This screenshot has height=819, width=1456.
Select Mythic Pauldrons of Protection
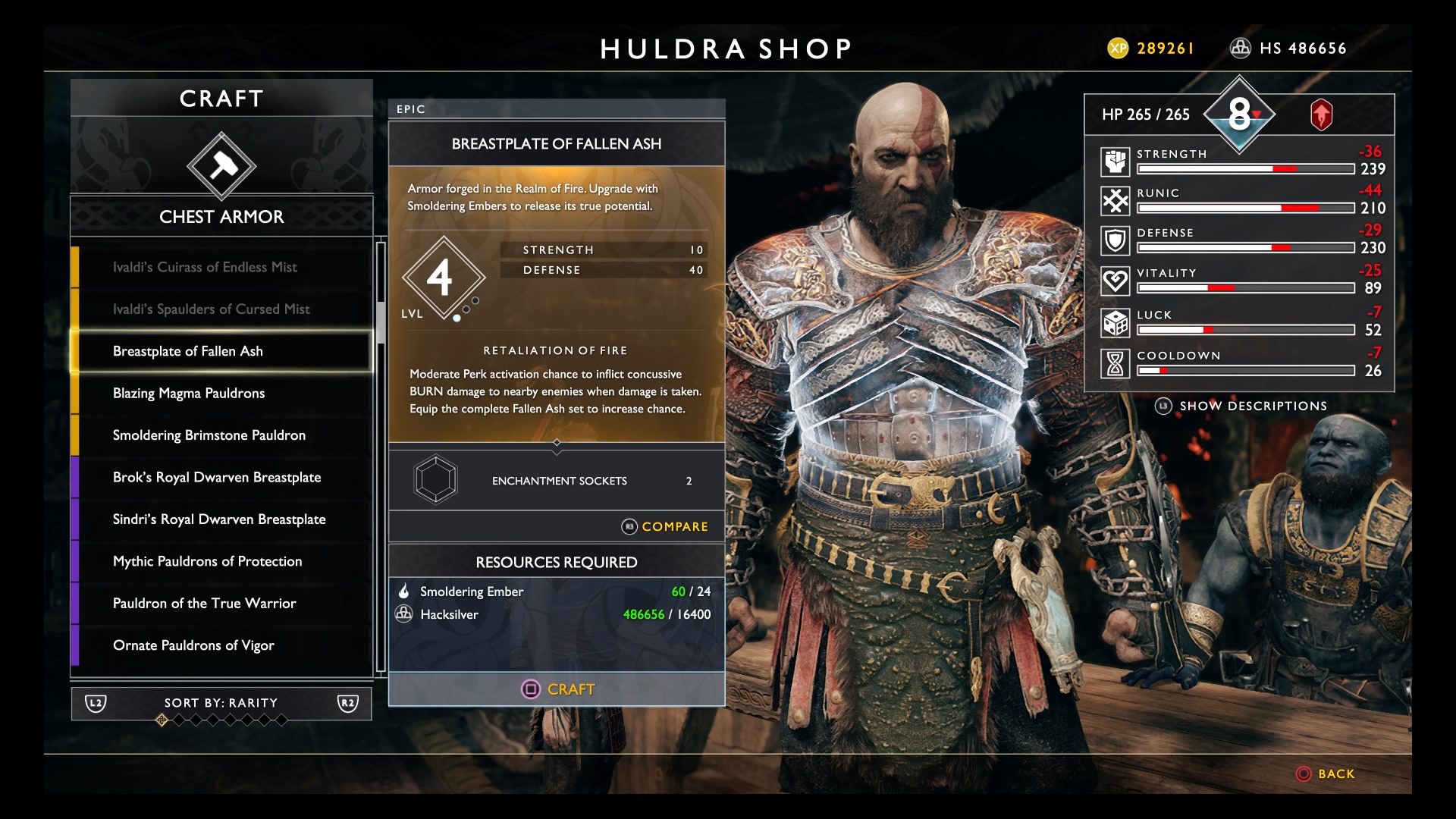point(207,561)
